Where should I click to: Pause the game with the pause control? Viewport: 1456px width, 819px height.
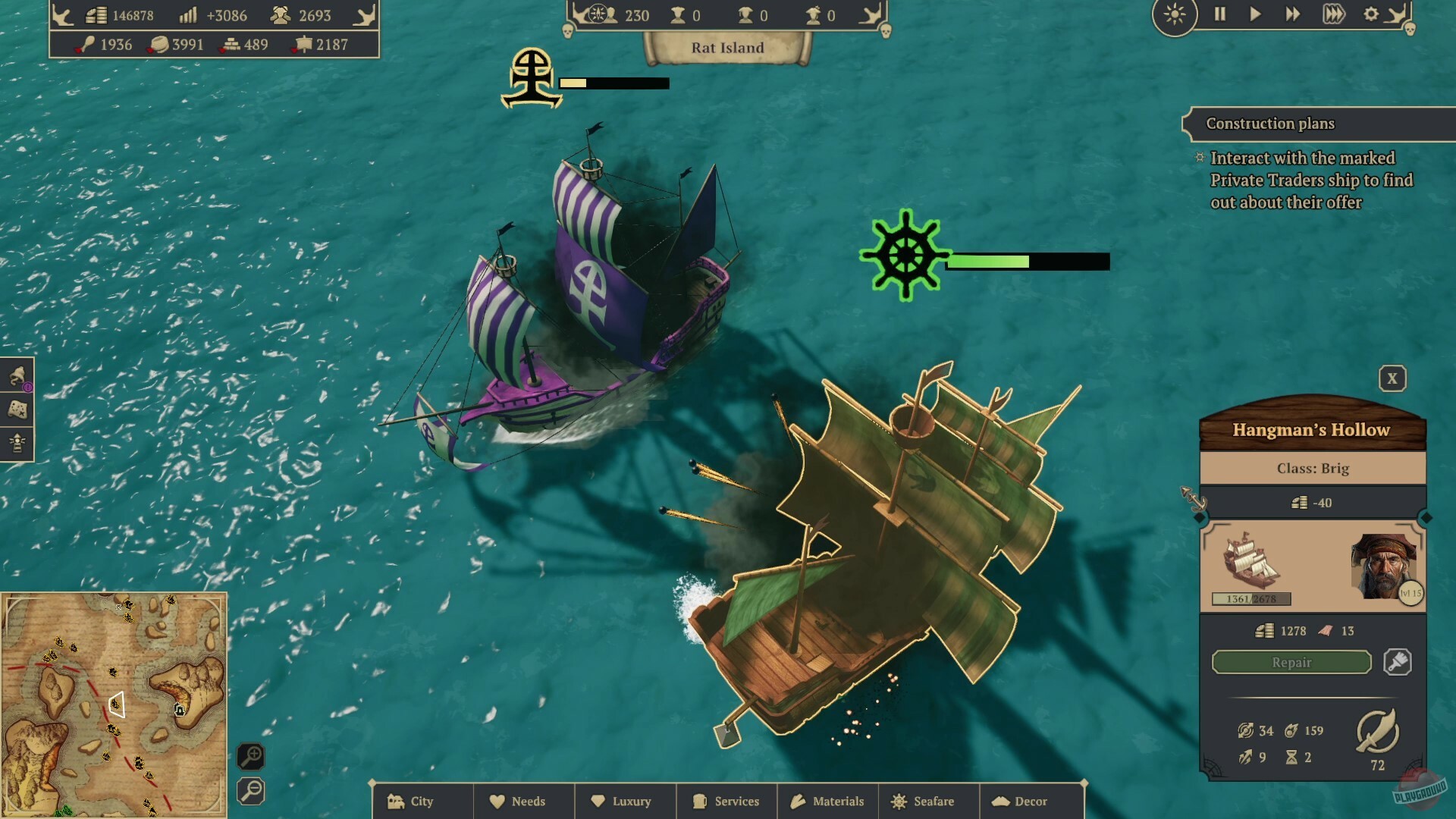tap(1221, 14)
